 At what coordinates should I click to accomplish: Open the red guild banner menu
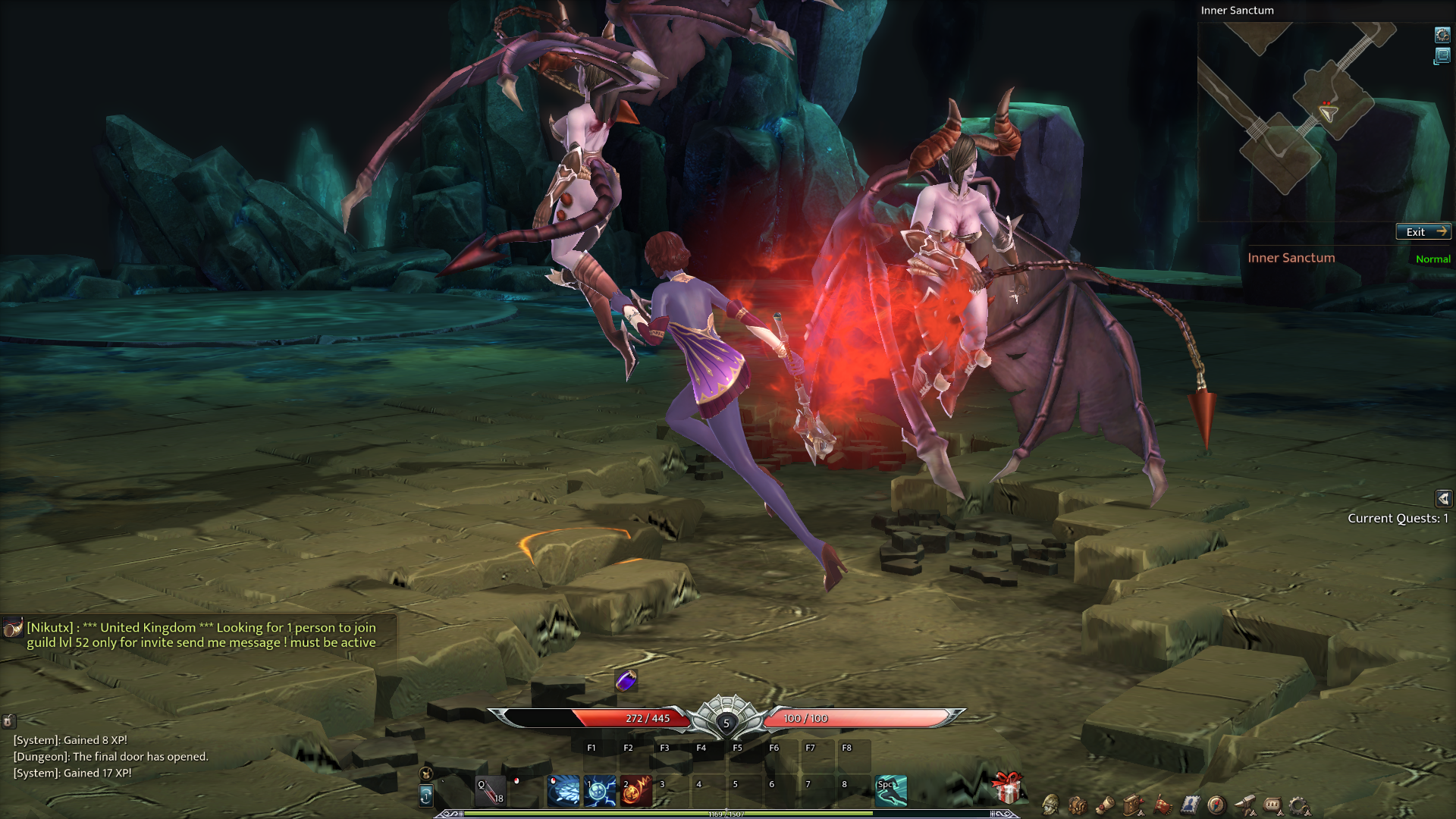pos(1162,805)
